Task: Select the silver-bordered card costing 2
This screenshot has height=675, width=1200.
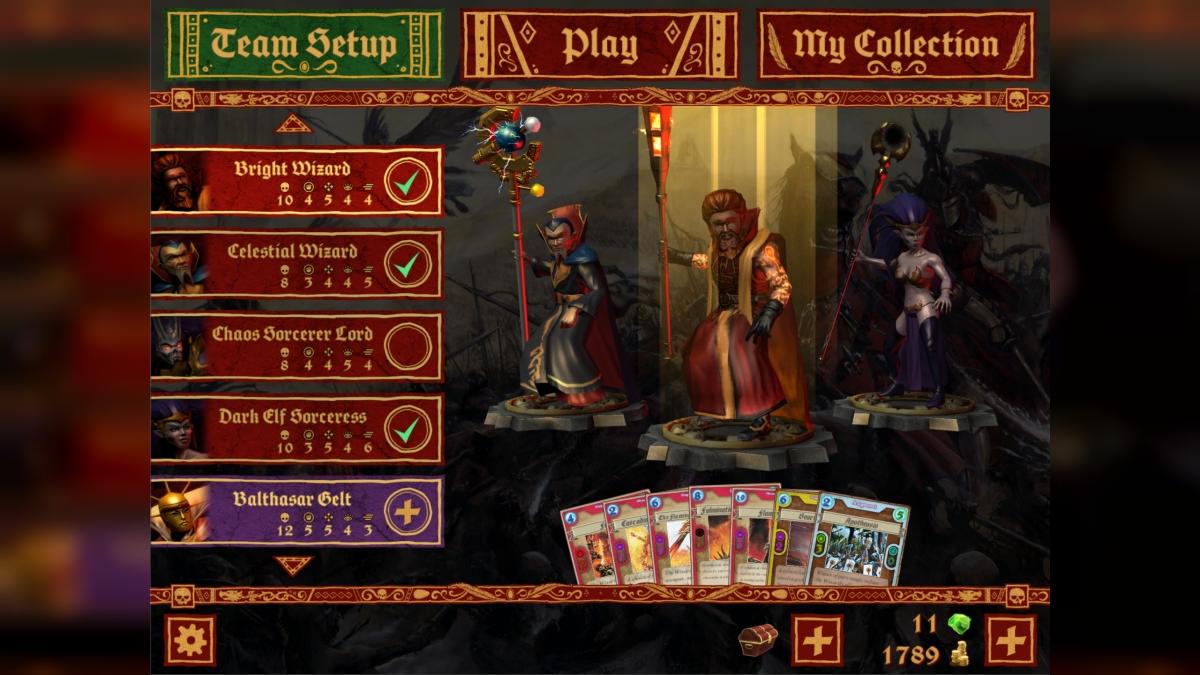Action: (x=858, y=542)
